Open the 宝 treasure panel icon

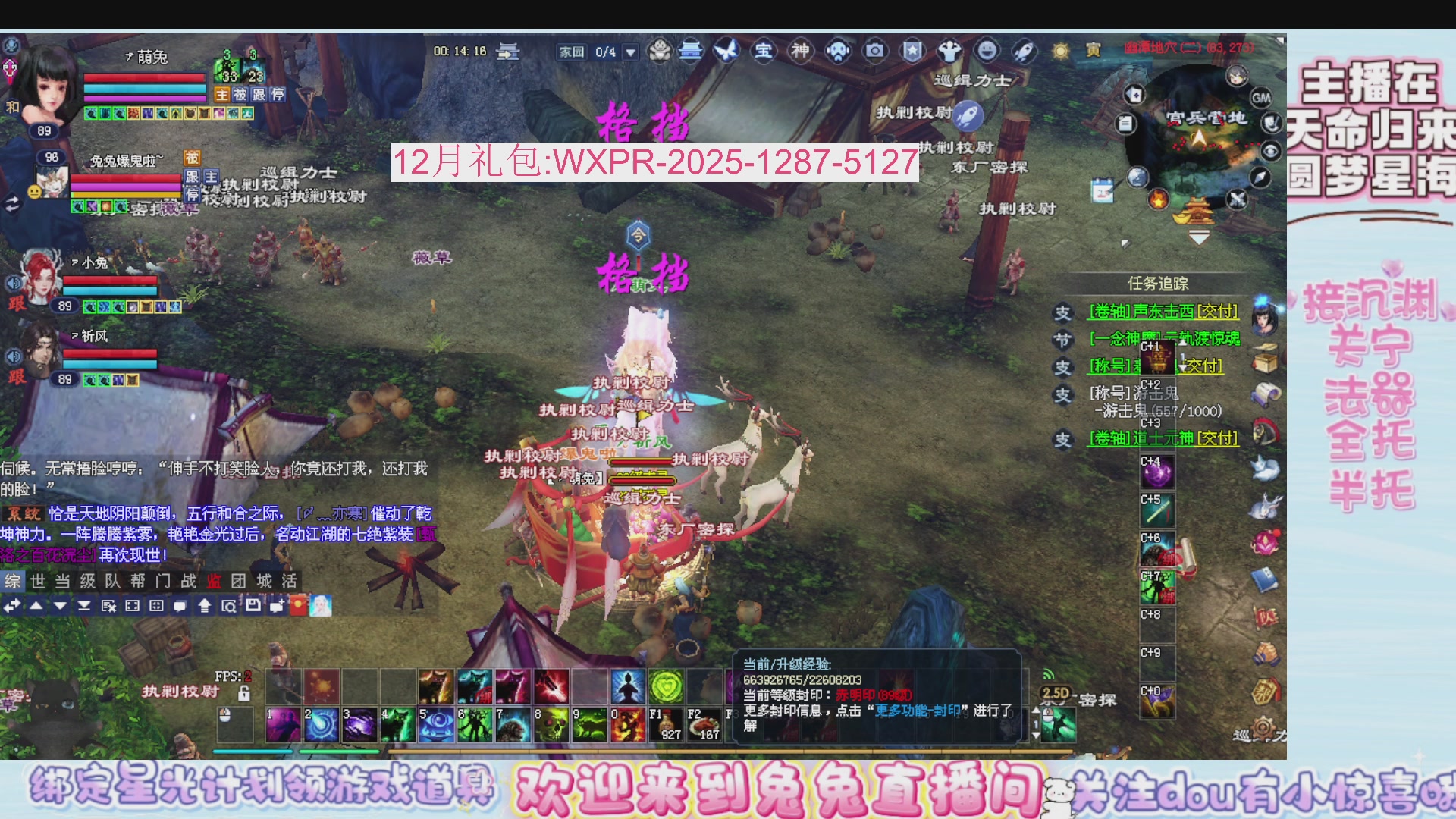point(764,52)
